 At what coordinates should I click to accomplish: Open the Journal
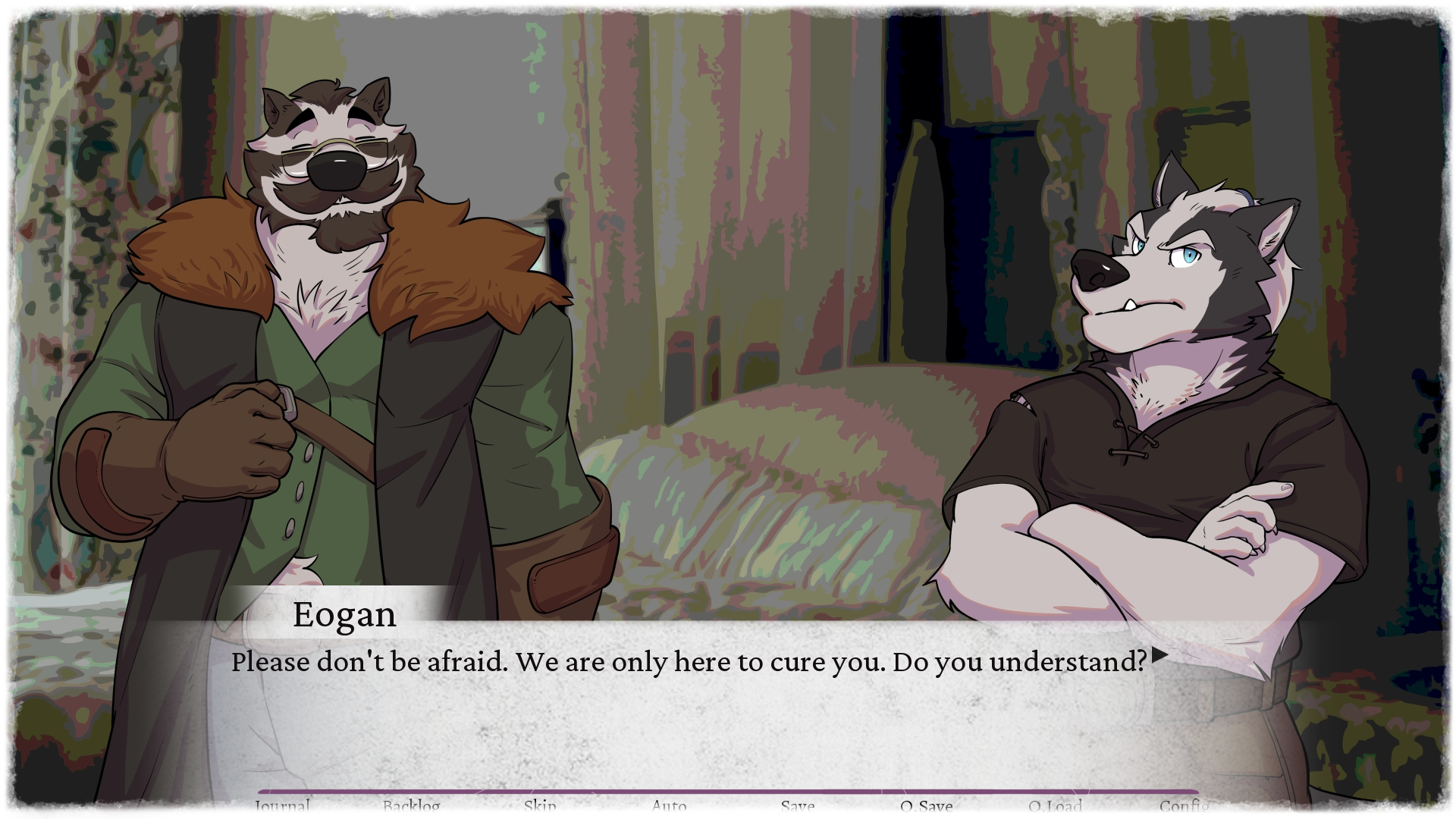click(281, 806)
